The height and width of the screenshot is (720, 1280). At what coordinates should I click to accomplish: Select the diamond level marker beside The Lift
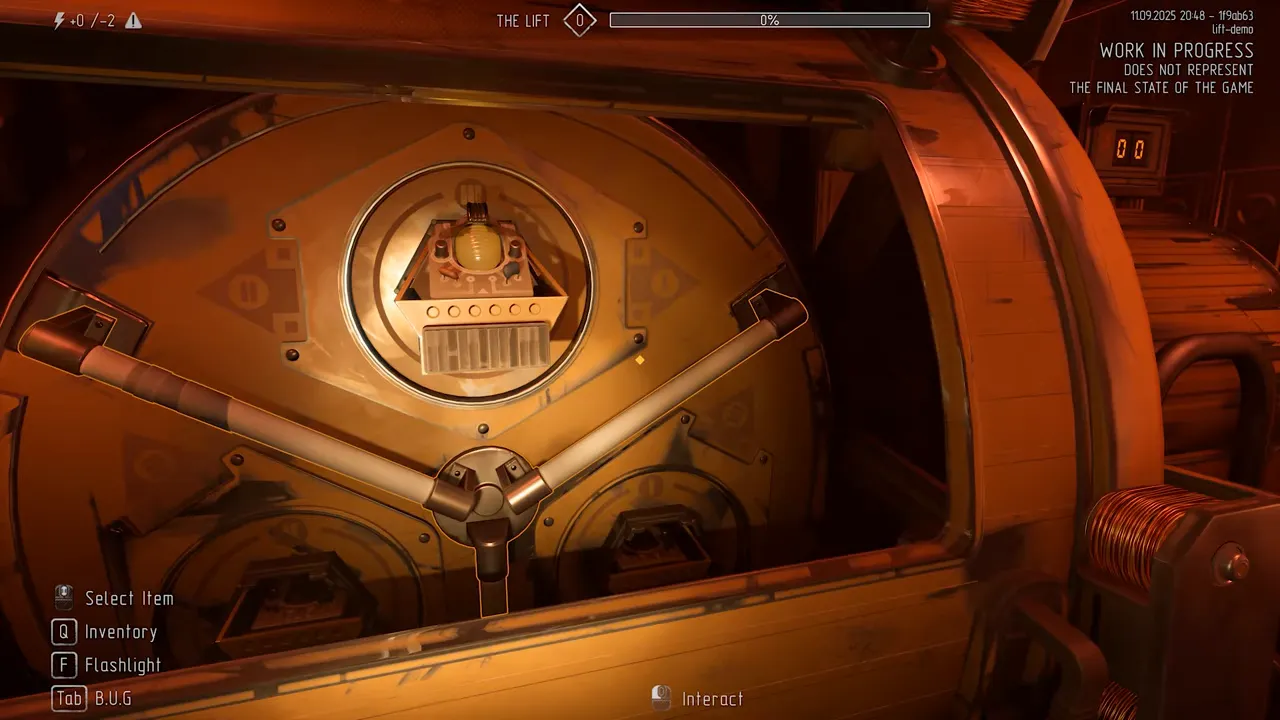coord(579,20)
